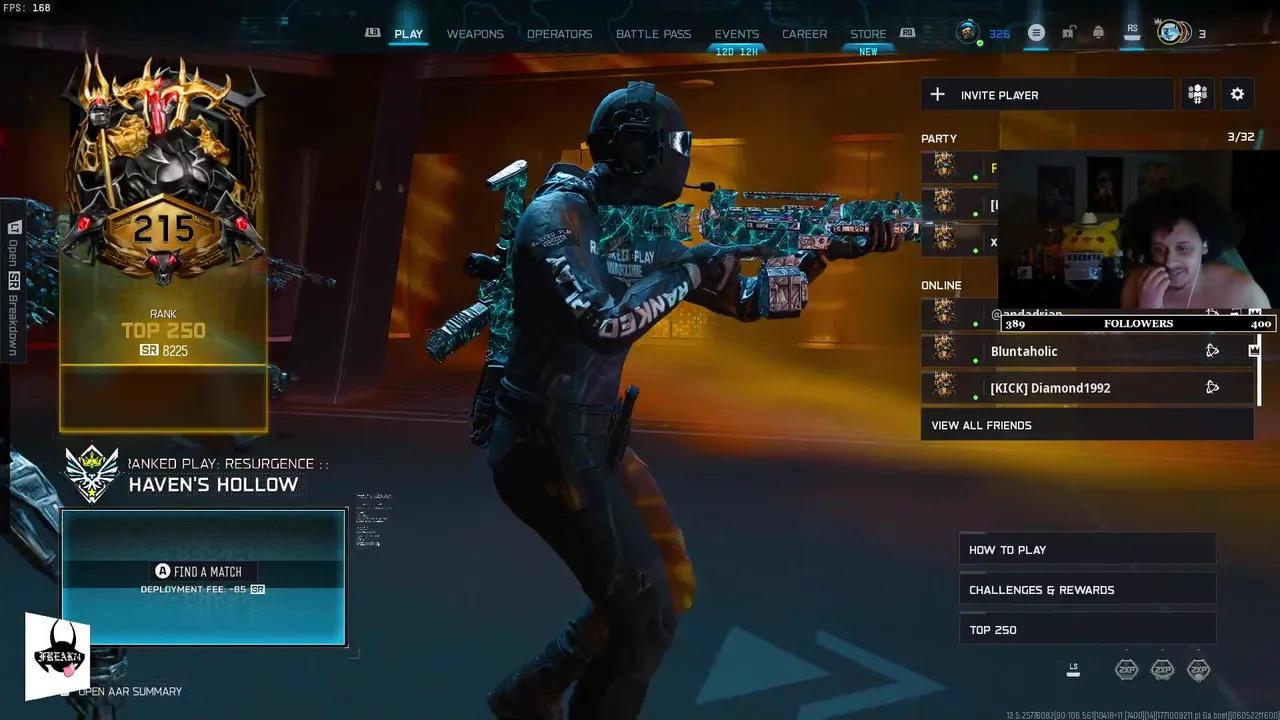Invite a player to the party
Viewport: 1280px width, 720px height.
click(x=1047, y=95)
